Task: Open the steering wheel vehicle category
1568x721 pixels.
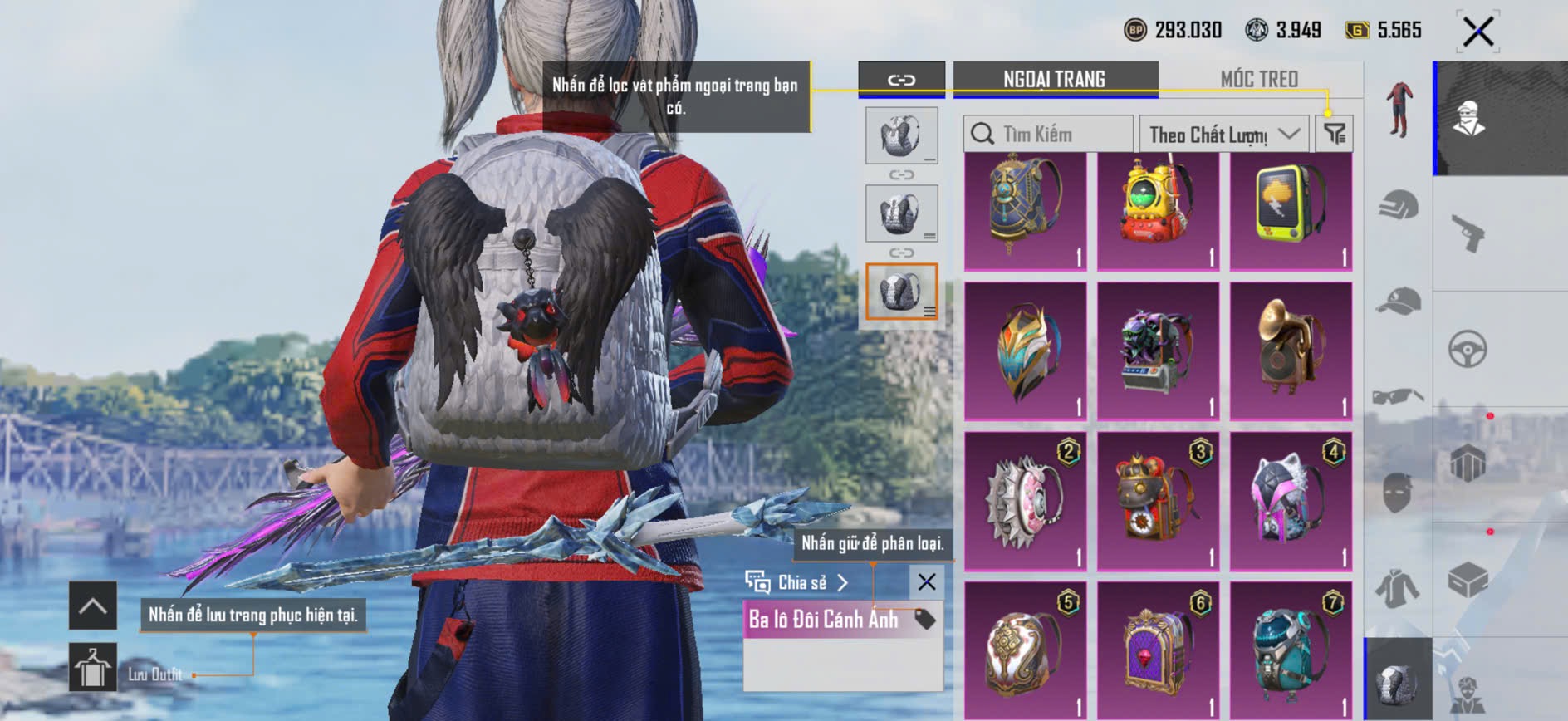Action: pyautogui.click(x=1468, y=349)
